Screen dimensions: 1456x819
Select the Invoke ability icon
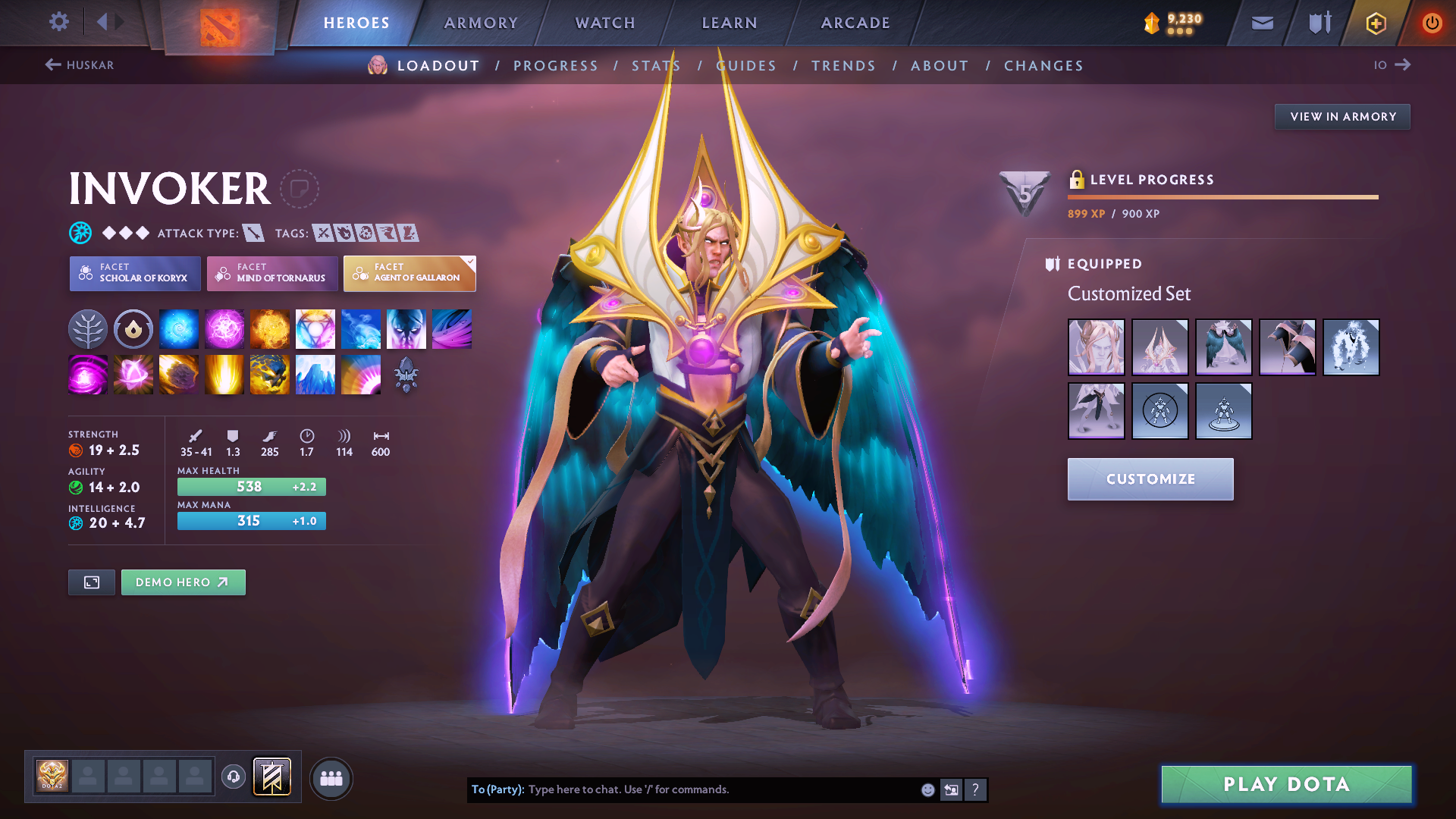pyautogui.click(x=315, y=328)
